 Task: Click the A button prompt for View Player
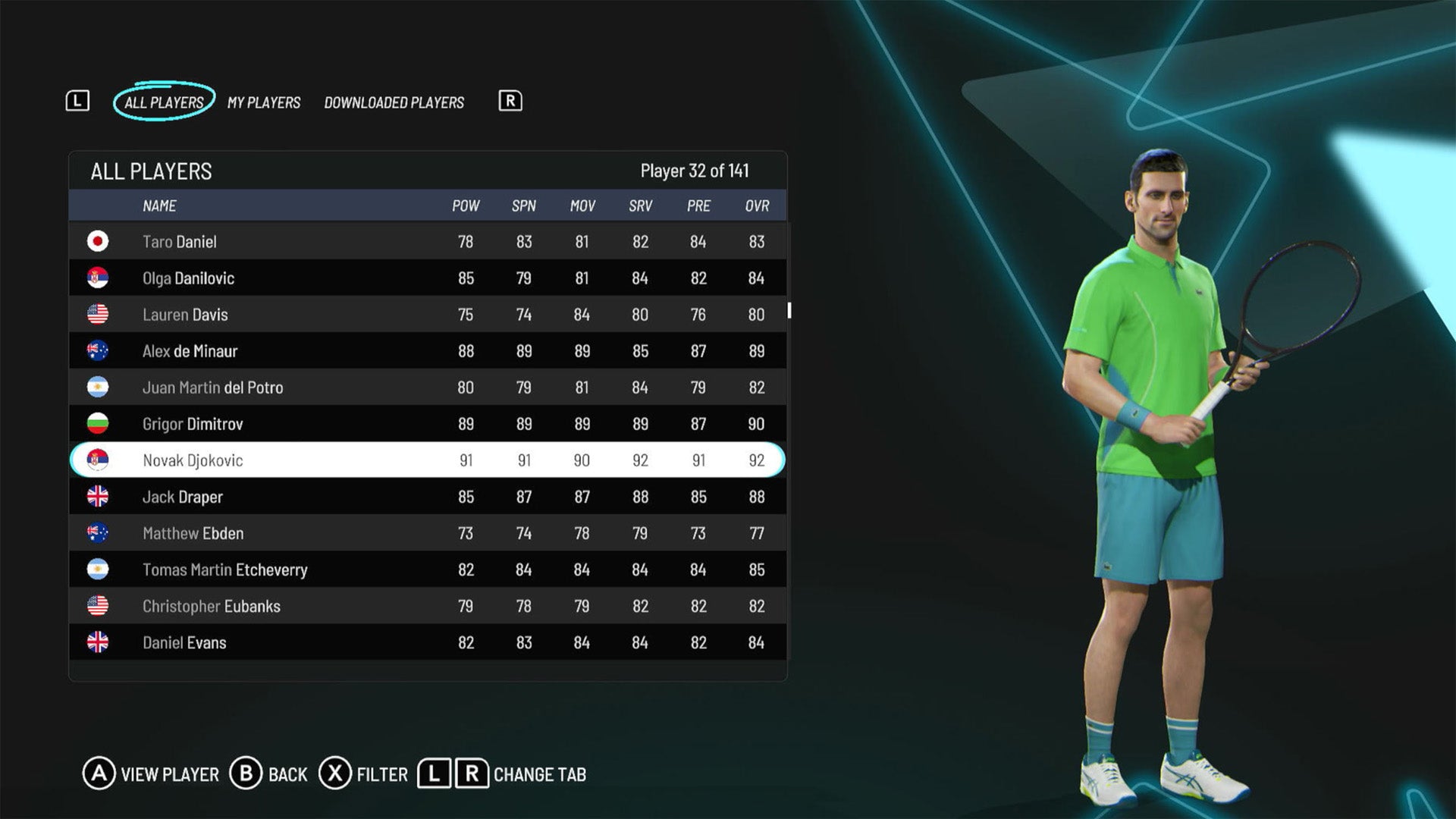point(99,774)
